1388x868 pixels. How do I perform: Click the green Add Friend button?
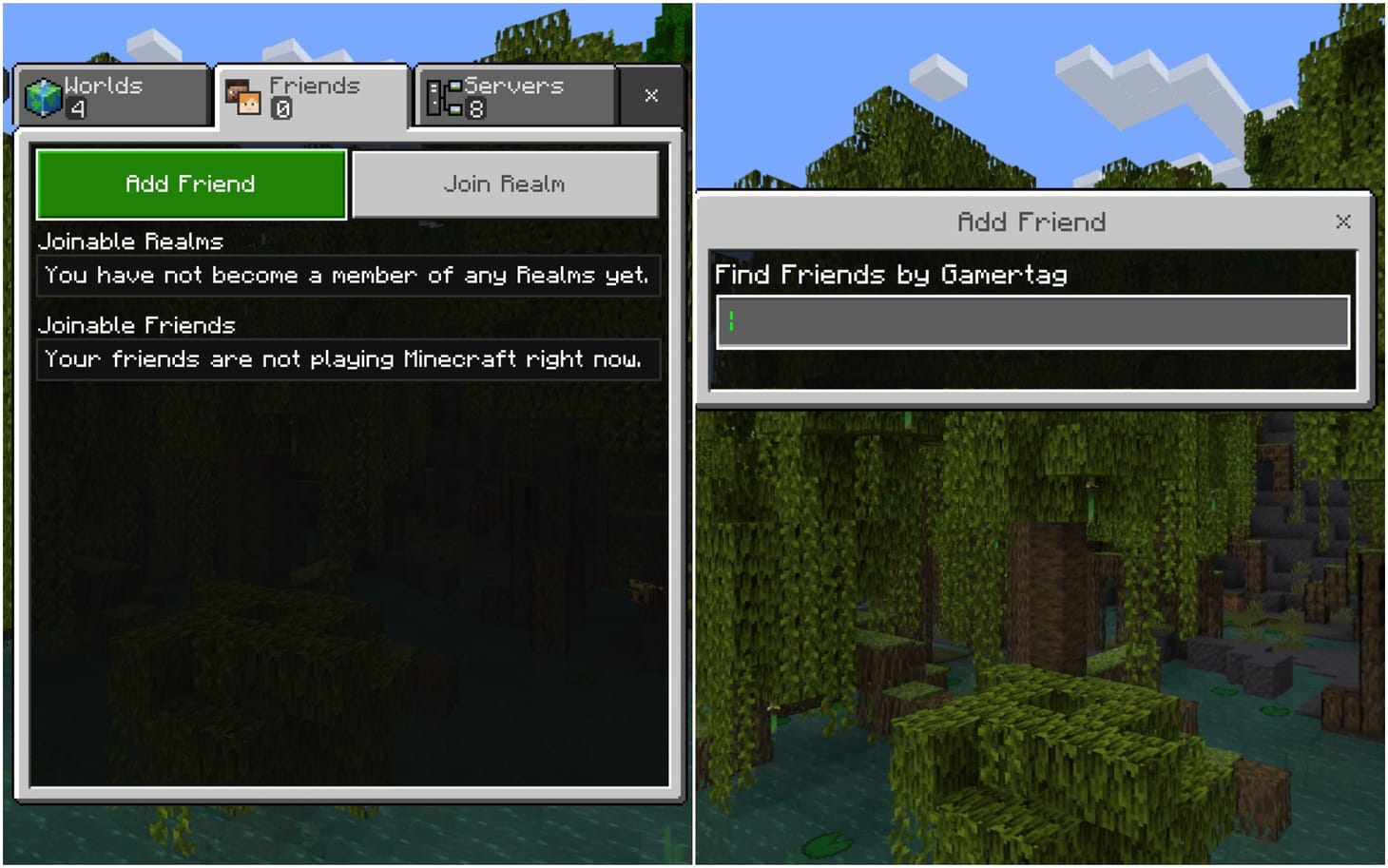pyautogui.click(x=189, y=183)
